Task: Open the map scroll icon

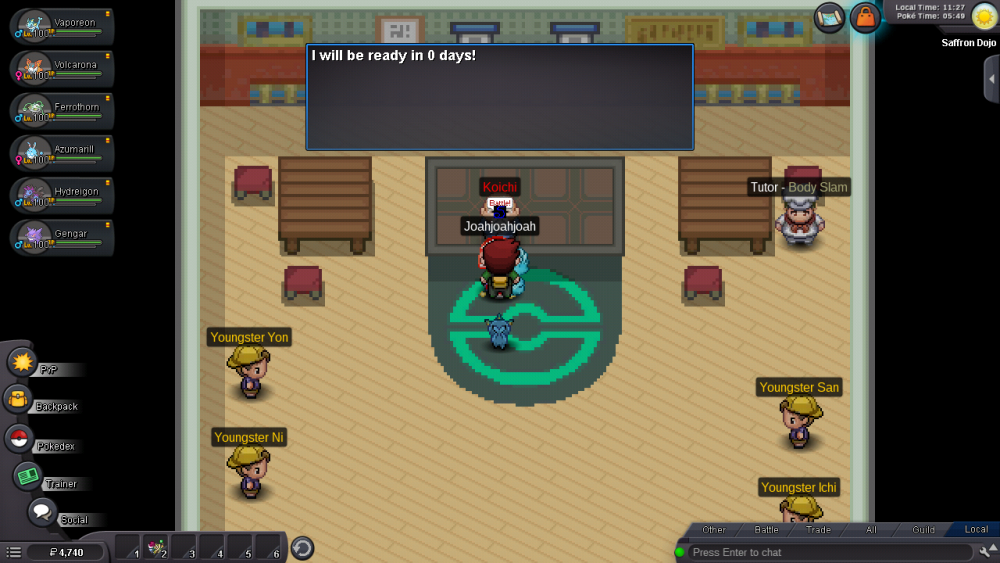Action: tap(829, 16)
